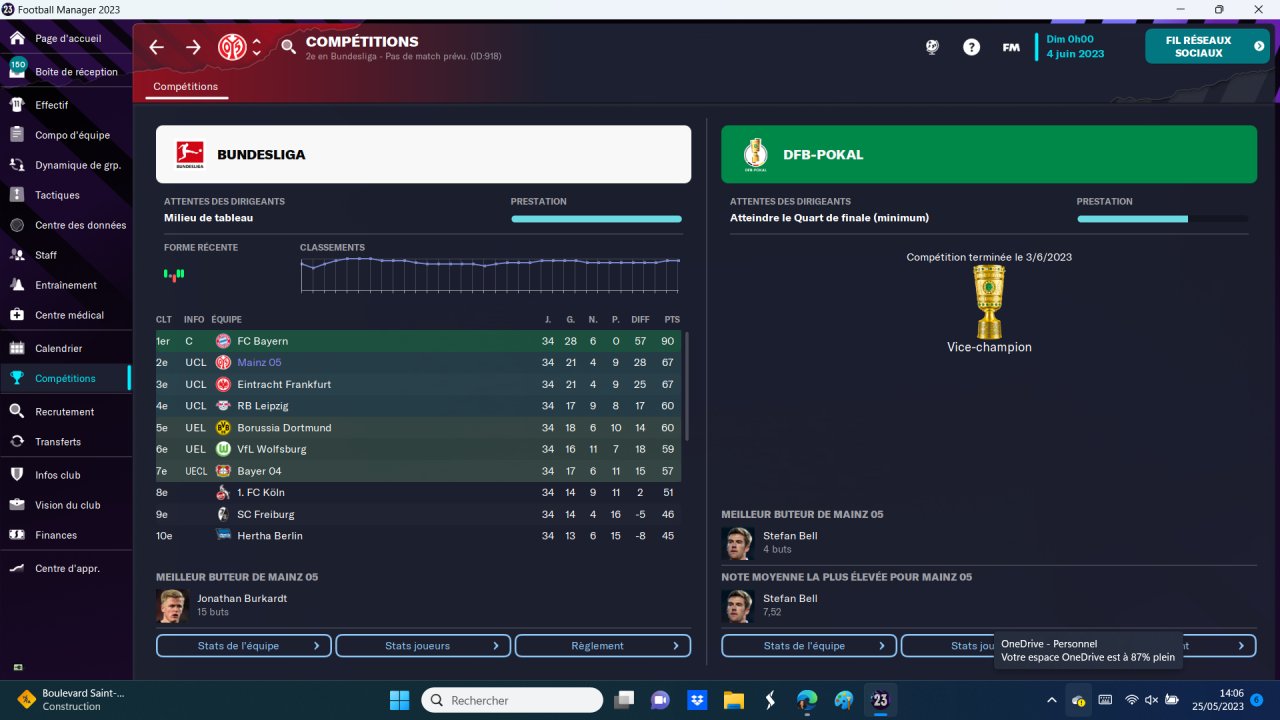Open the DFB-Pokal competition header
Viewport: 1280px width, 720px height.
click(x=988, y=154)
